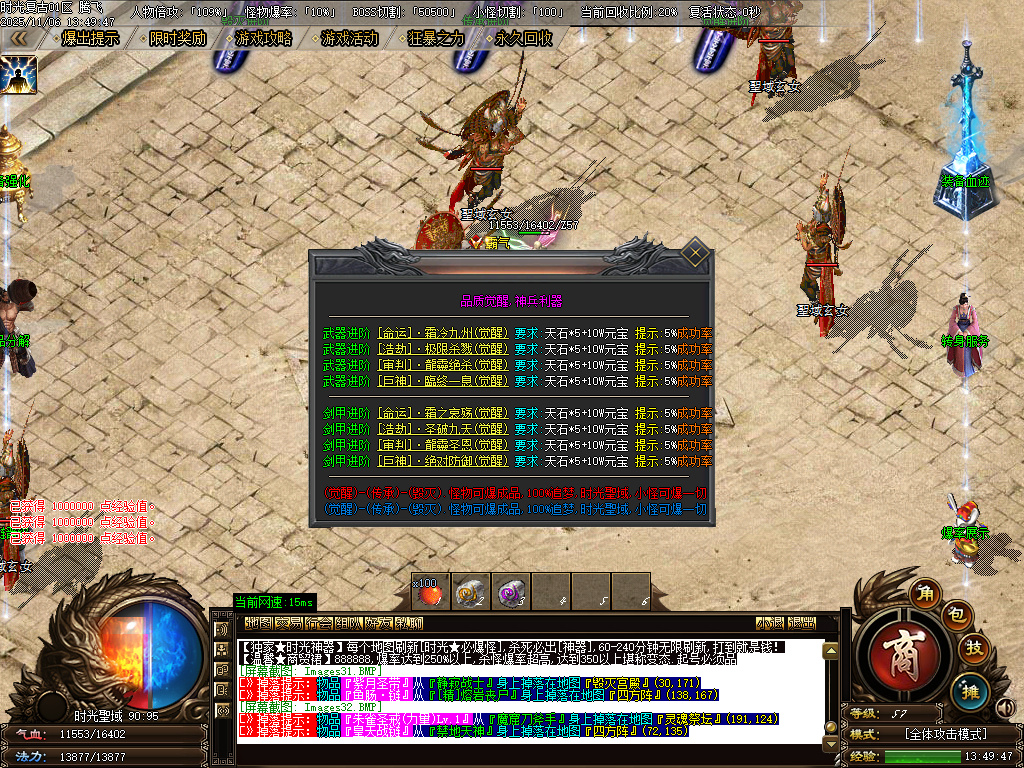Use the red potion in hotbar slot one
The image size is (1024, 768).
[430, 593]
